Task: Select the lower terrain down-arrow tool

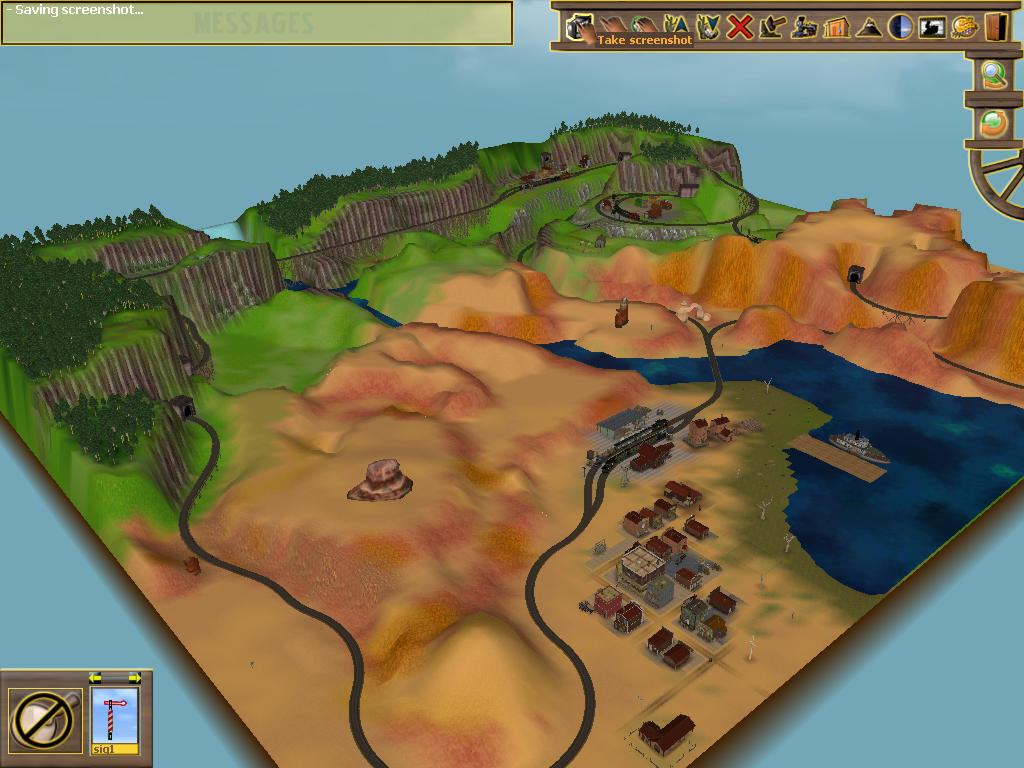Action: [x=707, y=27]
